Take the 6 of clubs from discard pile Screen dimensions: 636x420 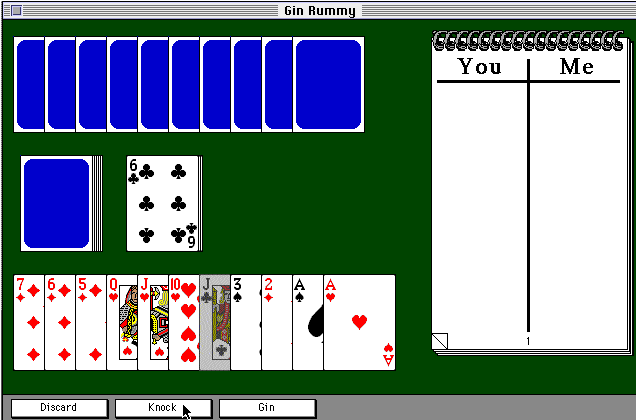pyautogui.click(x=160, y=202)
